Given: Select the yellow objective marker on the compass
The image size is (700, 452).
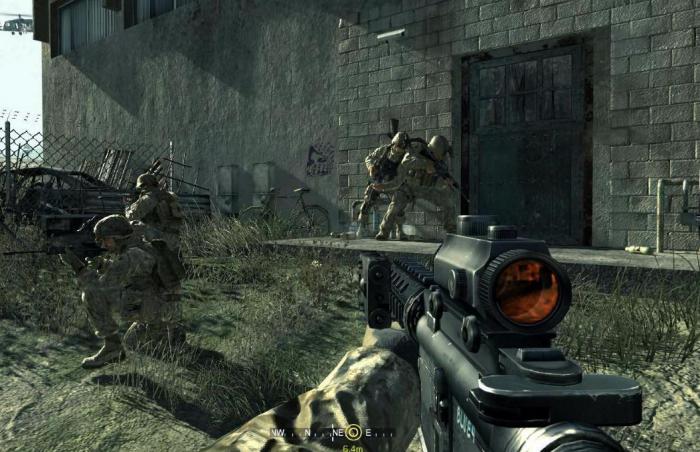Looking at the screenshot, I should pyautogui.click(x=351, y=433).
